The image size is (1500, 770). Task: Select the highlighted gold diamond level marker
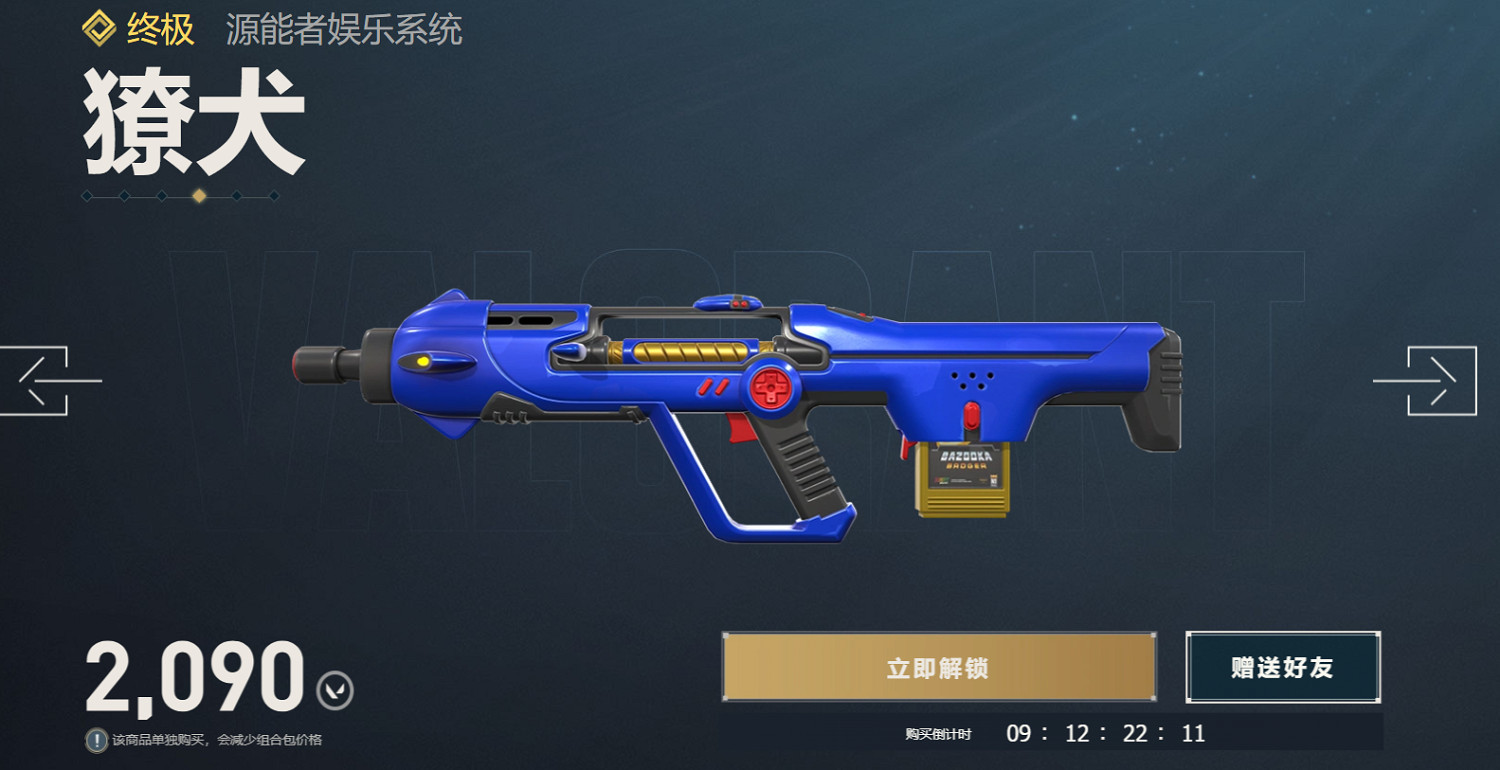[199, 196]
